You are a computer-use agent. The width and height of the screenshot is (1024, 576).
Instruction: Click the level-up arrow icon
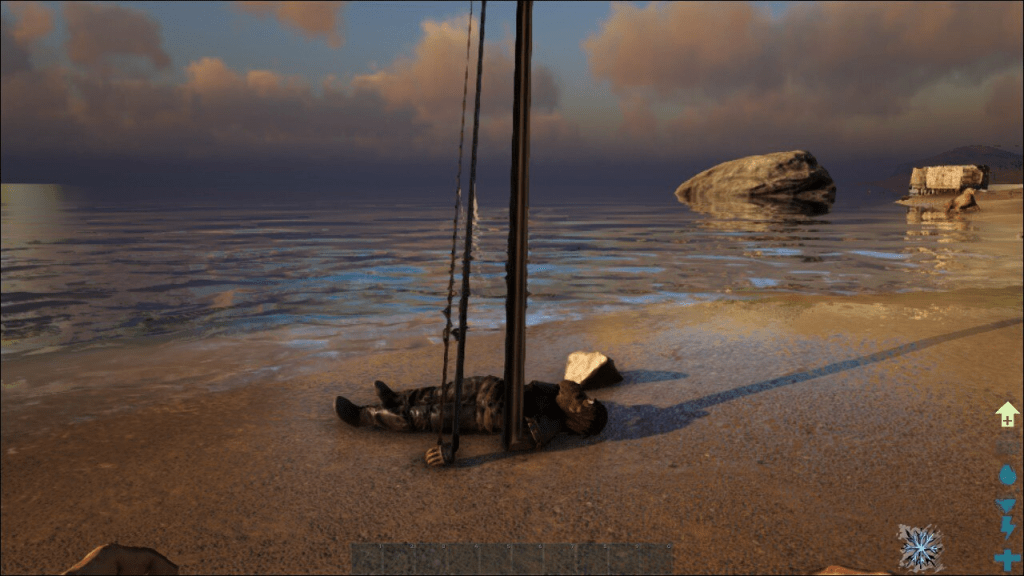pos(1006,414)
